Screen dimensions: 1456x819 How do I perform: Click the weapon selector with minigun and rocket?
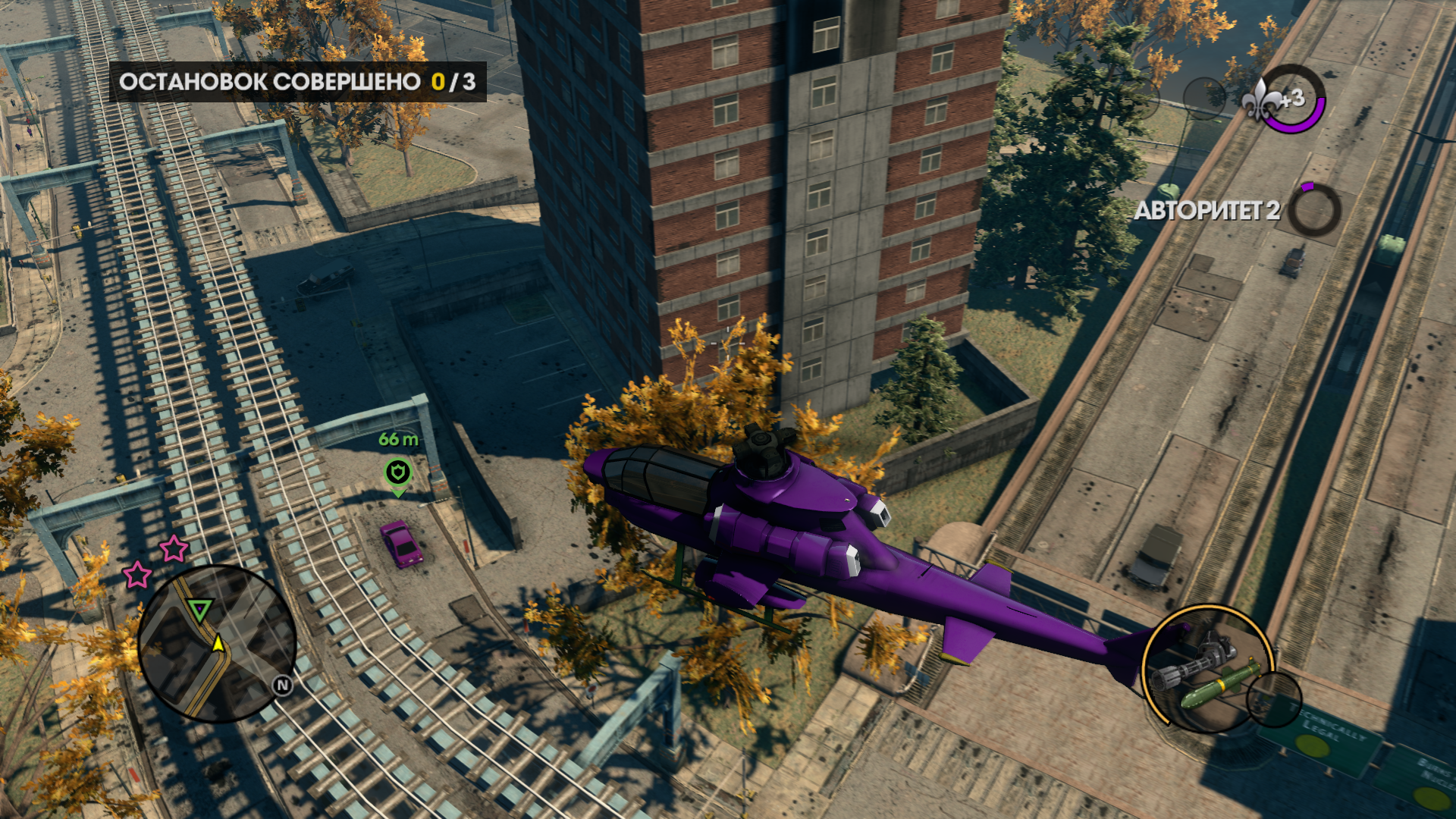tap(1207, 669)
